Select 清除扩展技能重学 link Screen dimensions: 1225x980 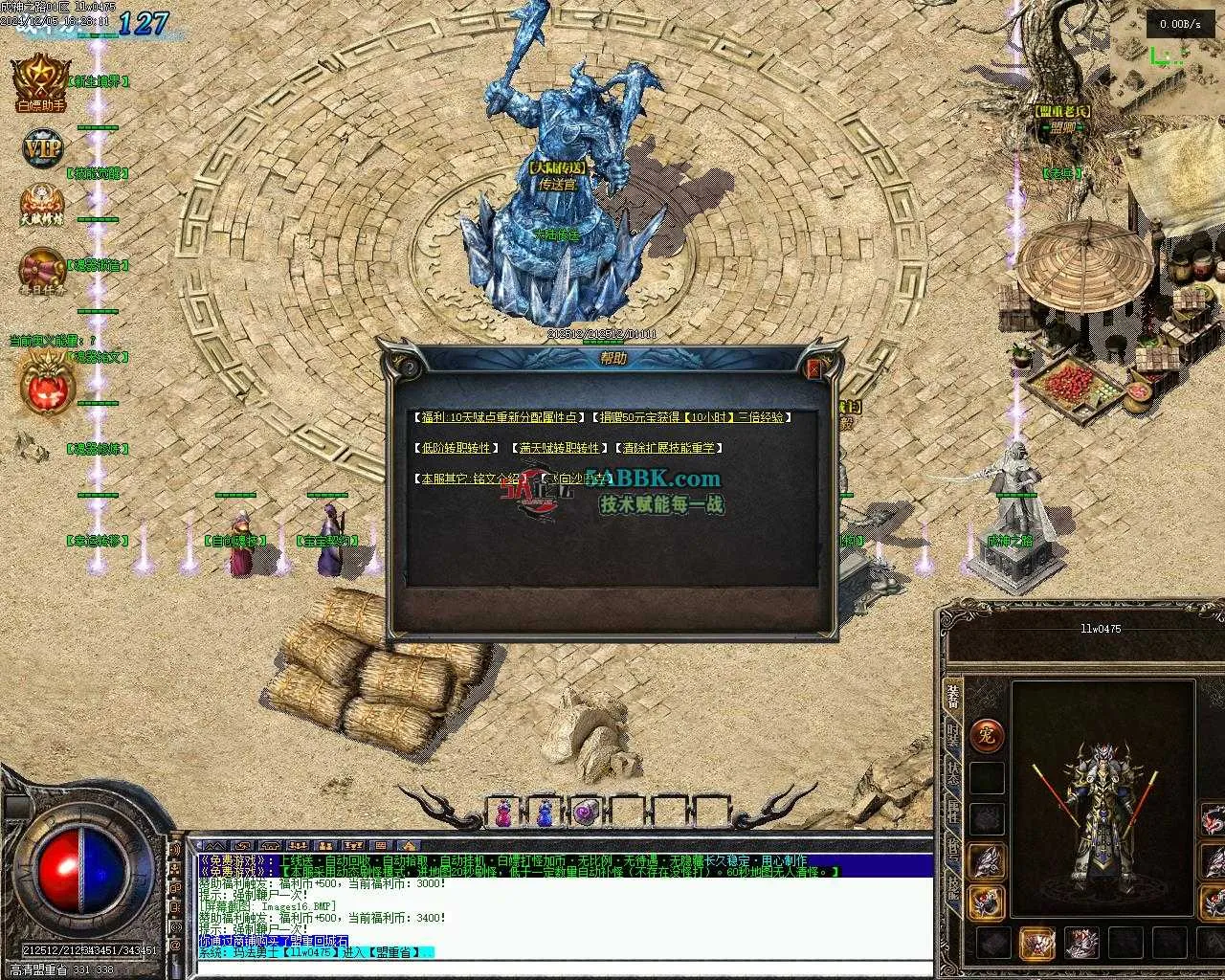(x=669, y=448)
